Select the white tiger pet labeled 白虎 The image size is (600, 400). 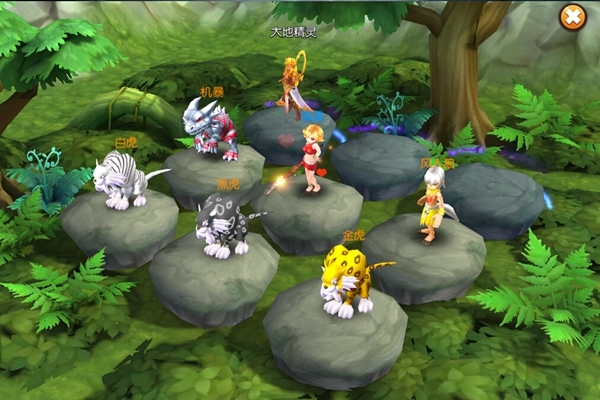pos(122,182)
